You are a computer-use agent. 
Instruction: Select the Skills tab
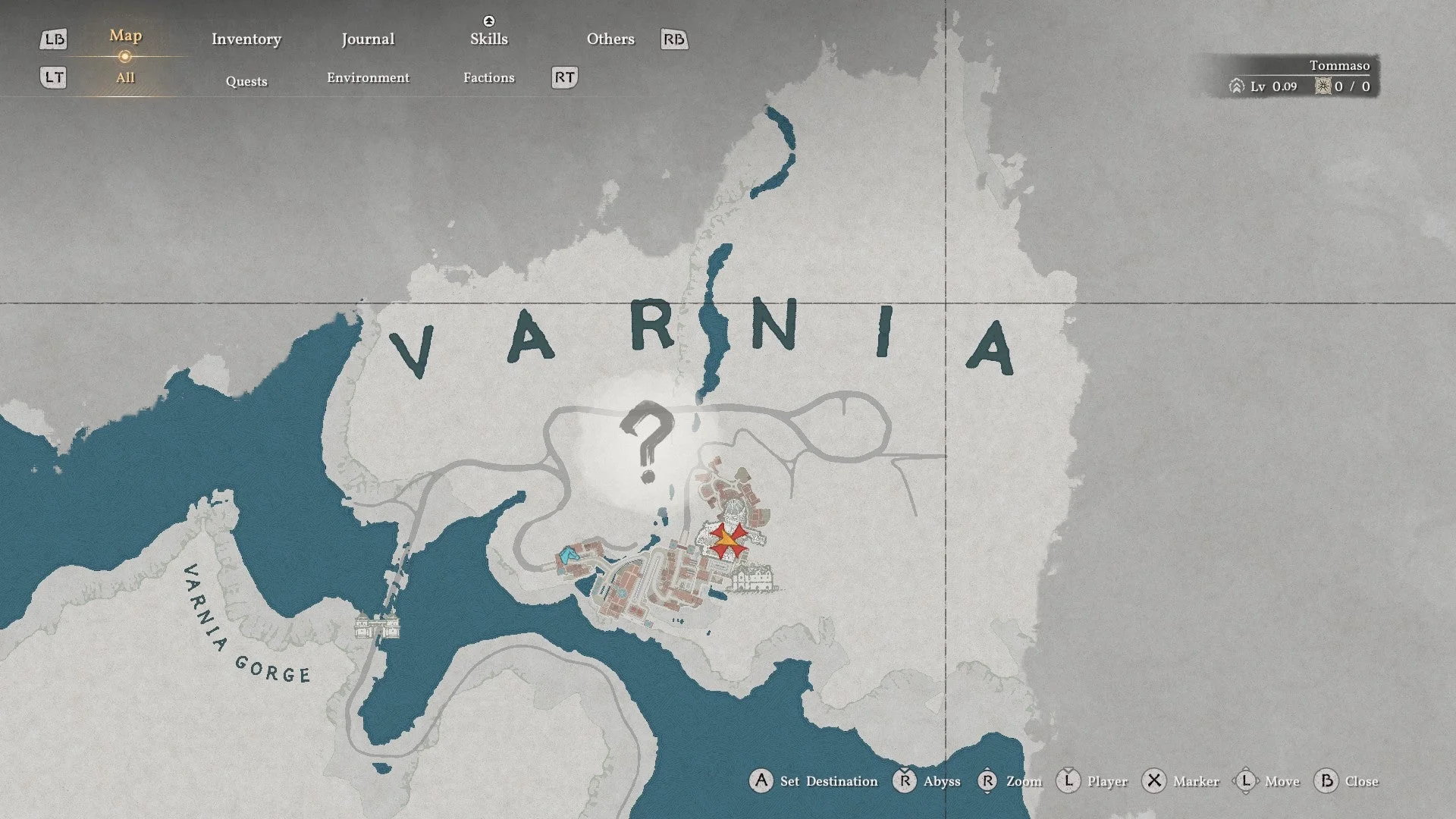click(x=488, y=39)
